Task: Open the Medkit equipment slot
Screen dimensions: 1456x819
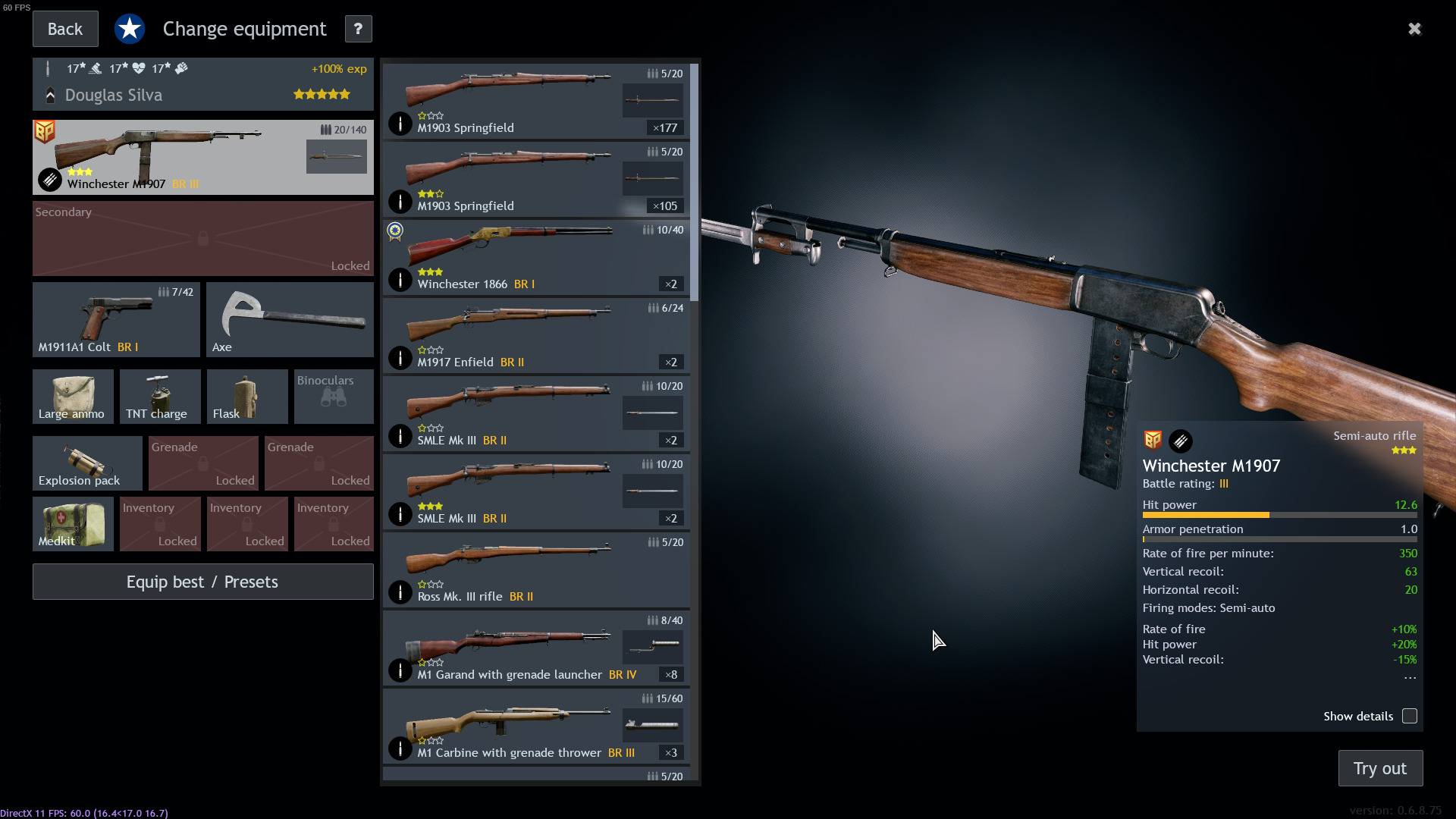Action: 72,523
